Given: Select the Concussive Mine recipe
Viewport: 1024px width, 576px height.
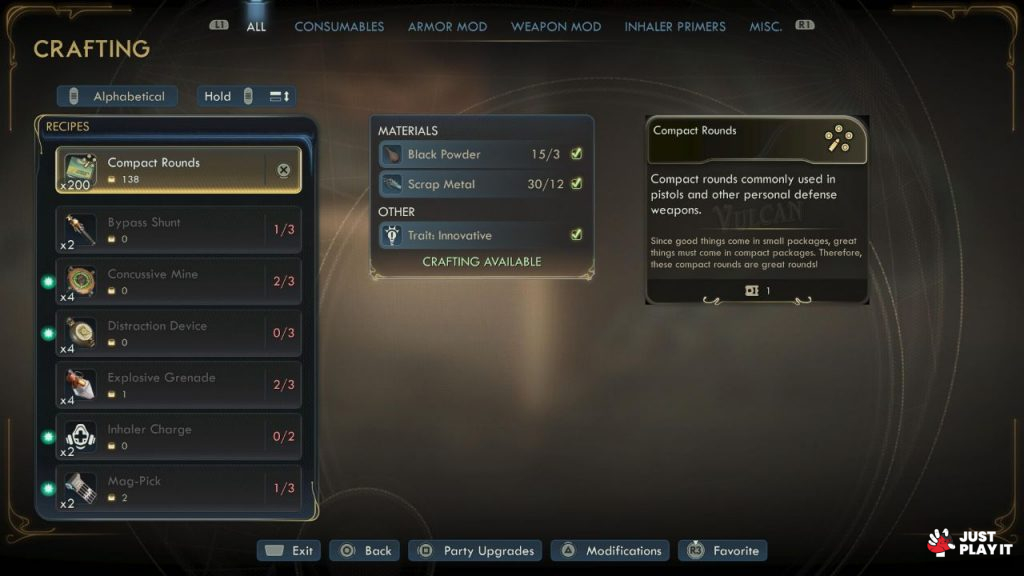Looking at the screenshot, I should coord(178,282).
